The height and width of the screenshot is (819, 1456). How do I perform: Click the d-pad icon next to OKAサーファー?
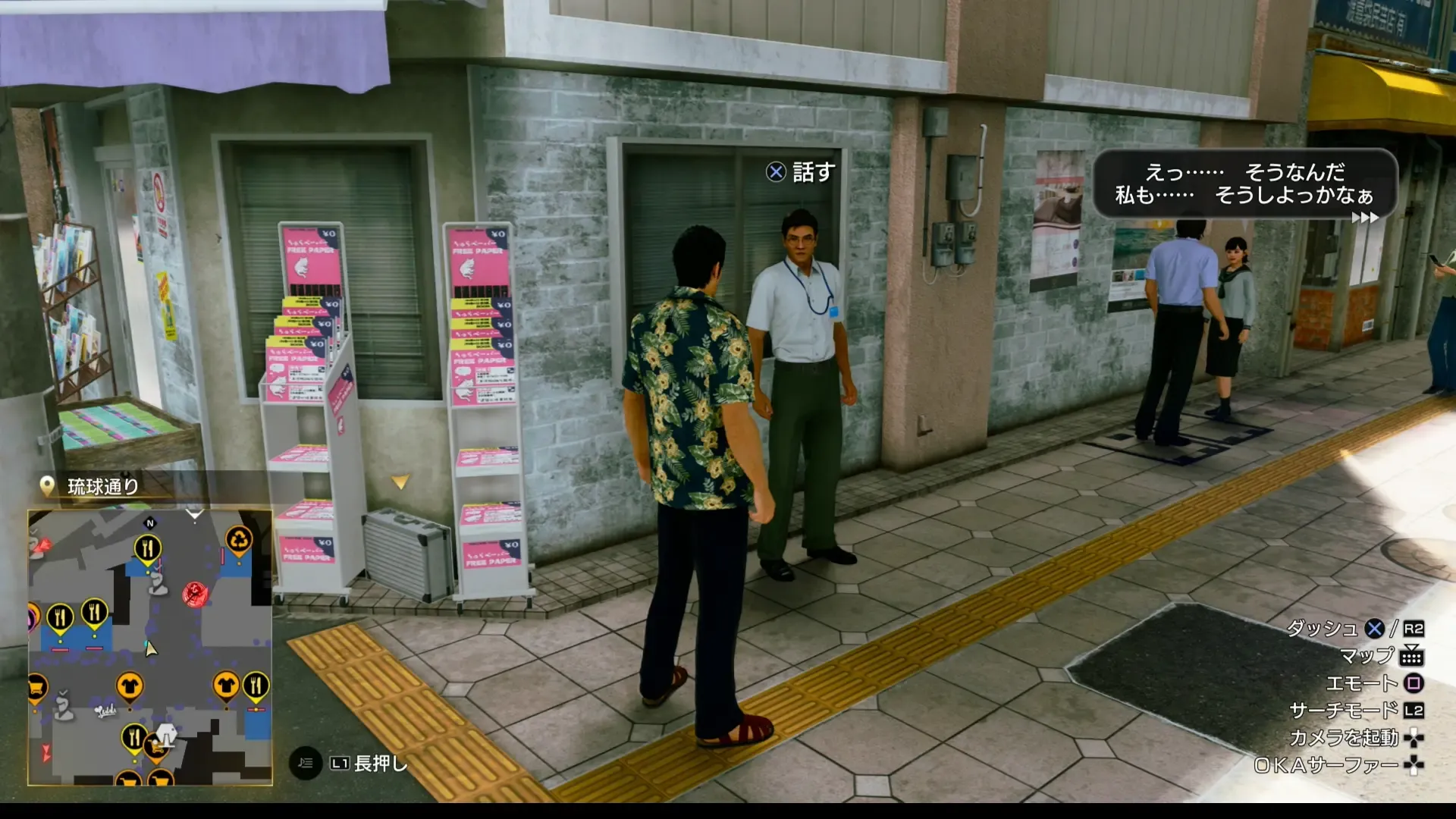[1412, 764]
